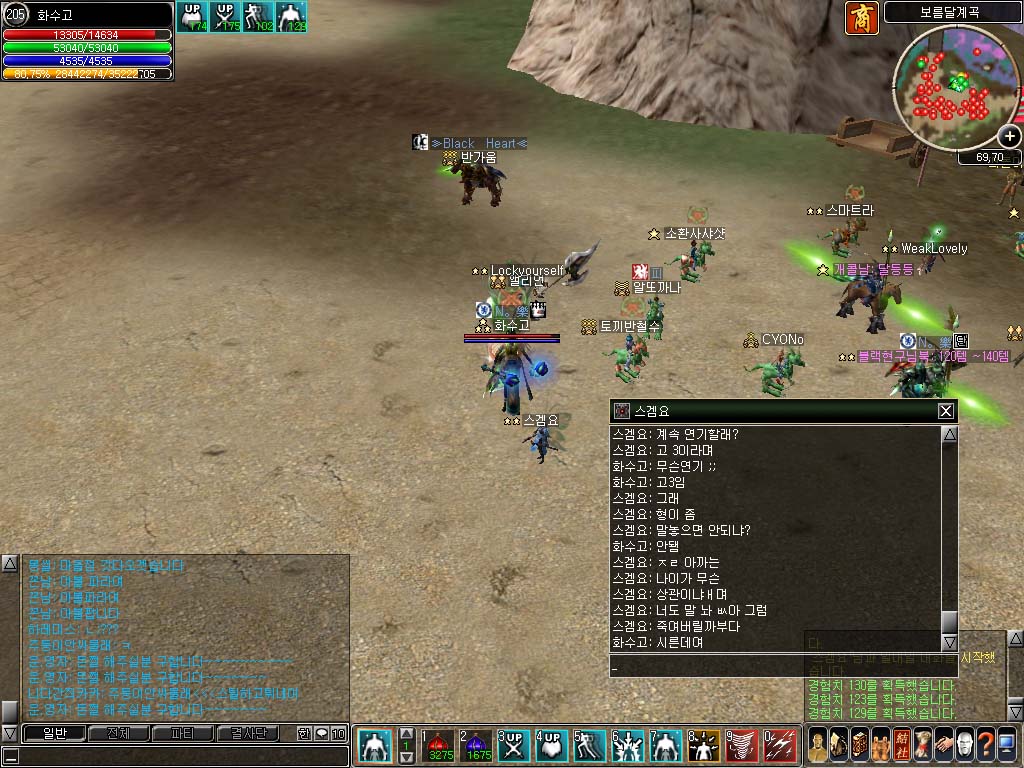Open the question mark help icon

985,746
